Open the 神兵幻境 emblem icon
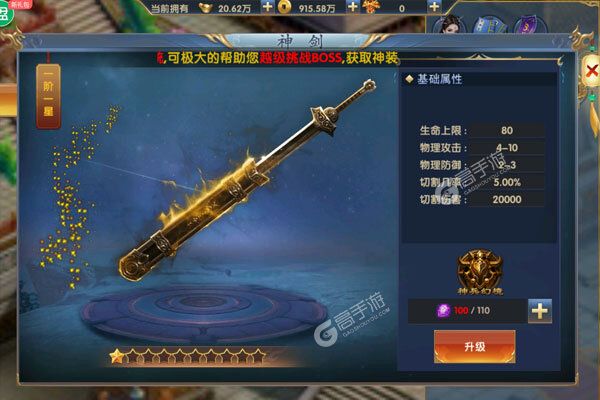The image size is (600, 400). pyautogui.click(x=475, y=268)
